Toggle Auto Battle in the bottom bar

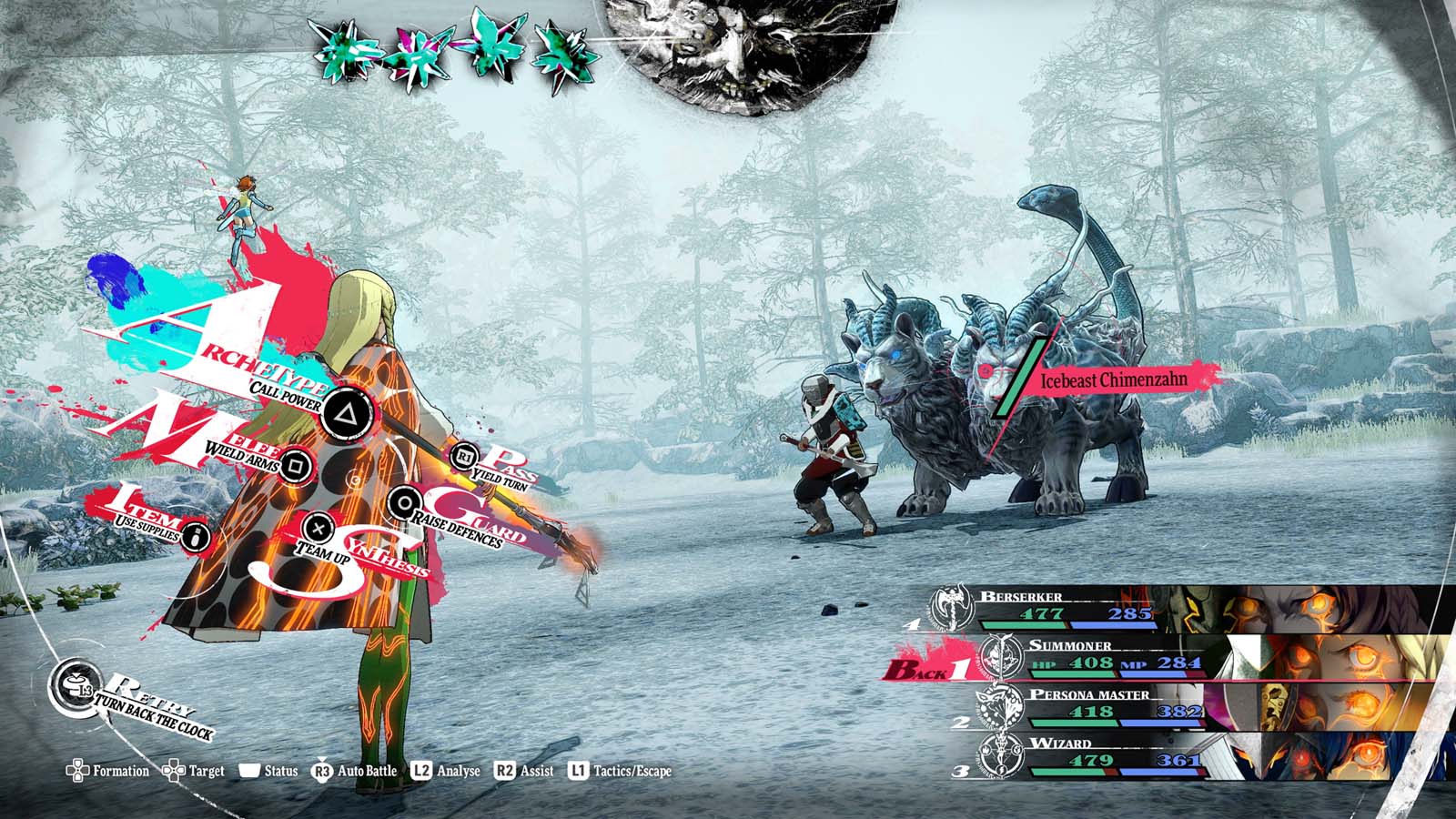point(355,771)
